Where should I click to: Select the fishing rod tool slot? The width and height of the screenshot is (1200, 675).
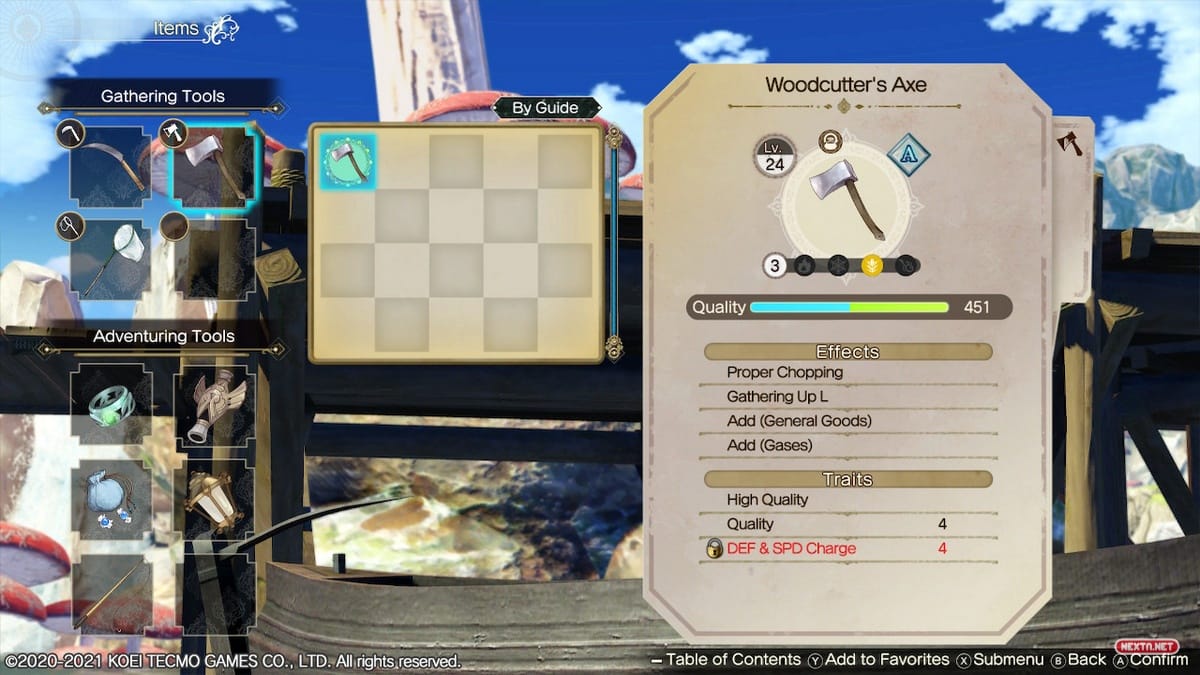(x=112, y=592)
